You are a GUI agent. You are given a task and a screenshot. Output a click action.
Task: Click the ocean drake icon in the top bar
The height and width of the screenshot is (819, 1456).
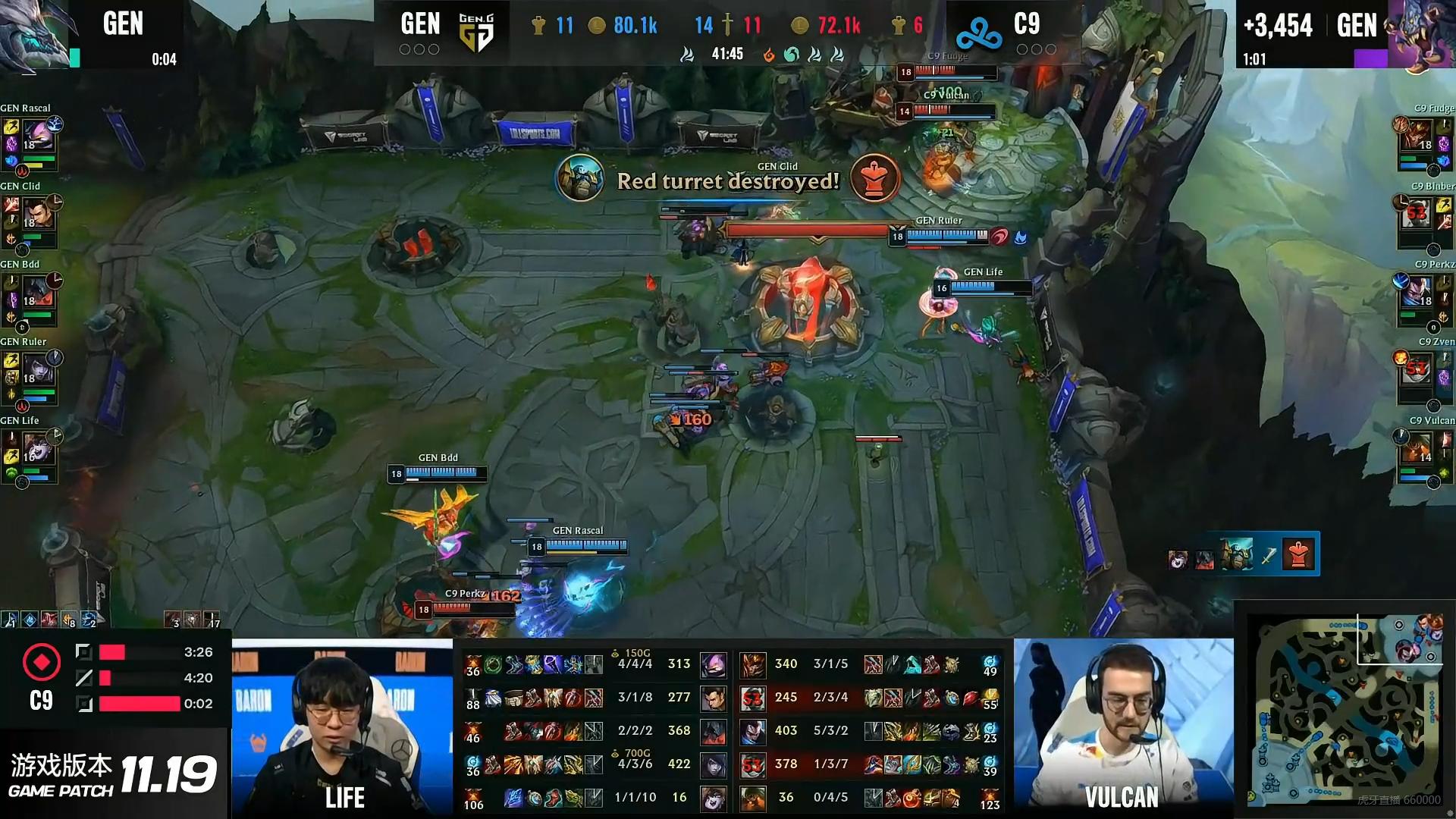tap(790, 54)
